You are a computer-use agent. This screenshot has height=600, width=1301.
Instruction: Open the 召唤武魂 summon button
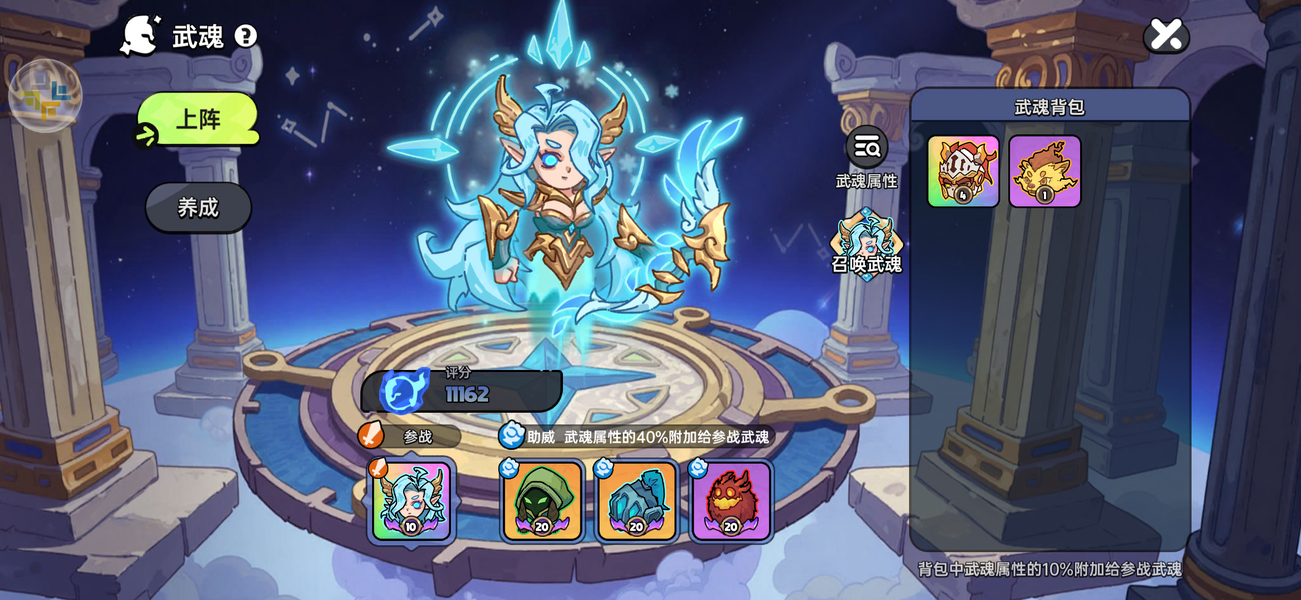click(866, 243)
